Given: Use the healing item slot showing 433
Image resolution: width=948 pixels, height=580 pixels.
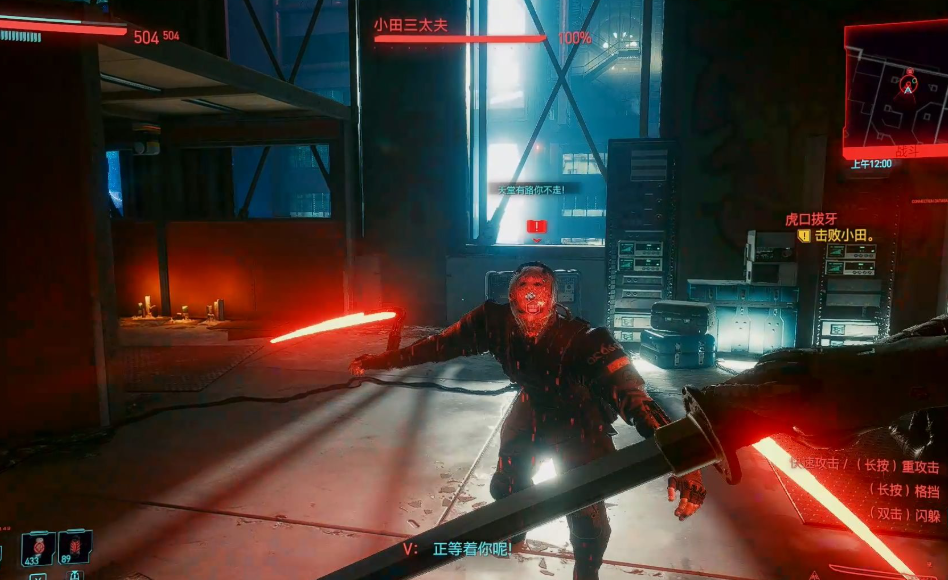Looking at the screenshot, I should point(38,549).
